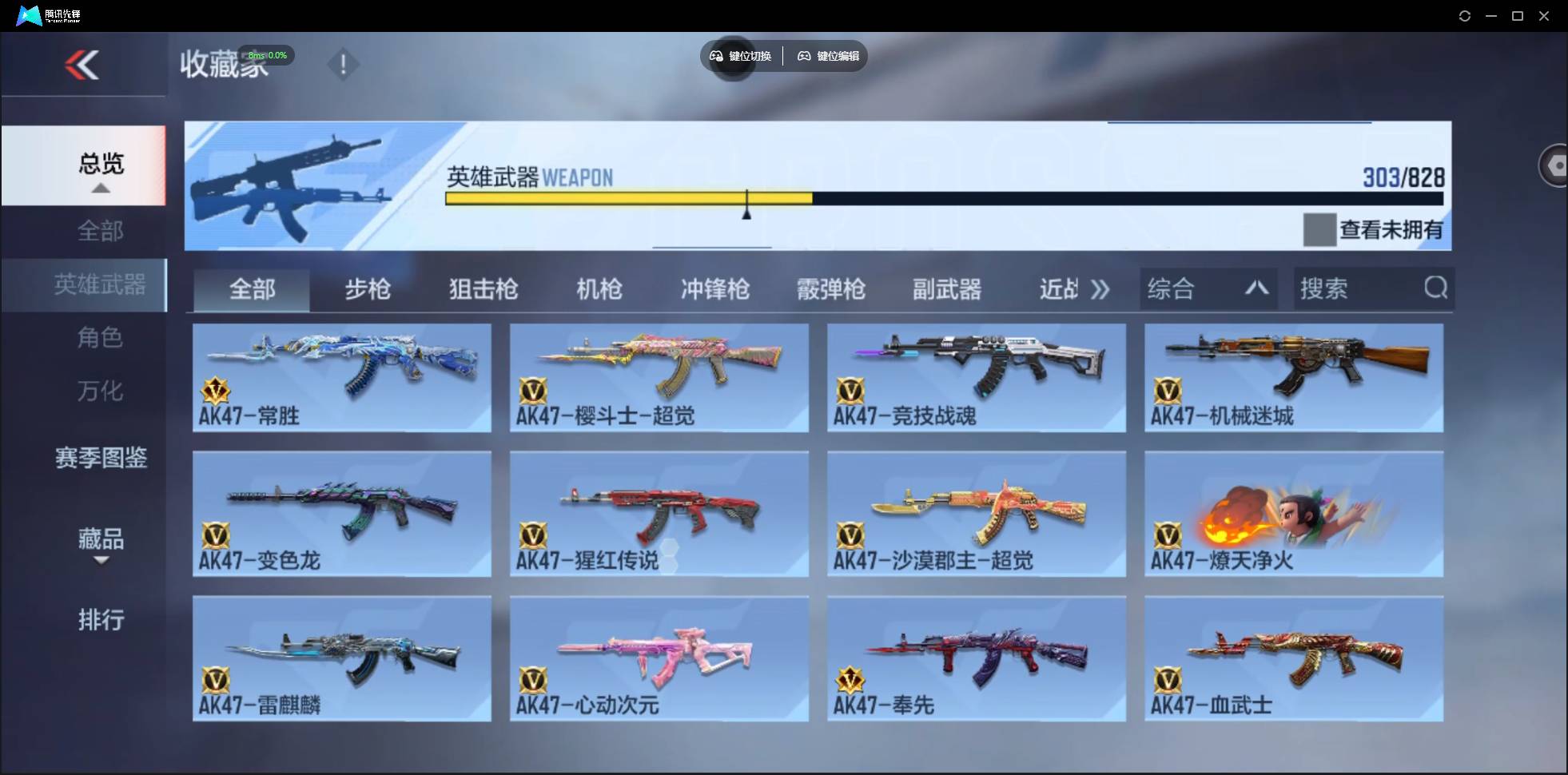The width and height of the screenshot is (1568, 775).
Task: Click the gamepad icon on 键位切换
Action: coord(716,56)
